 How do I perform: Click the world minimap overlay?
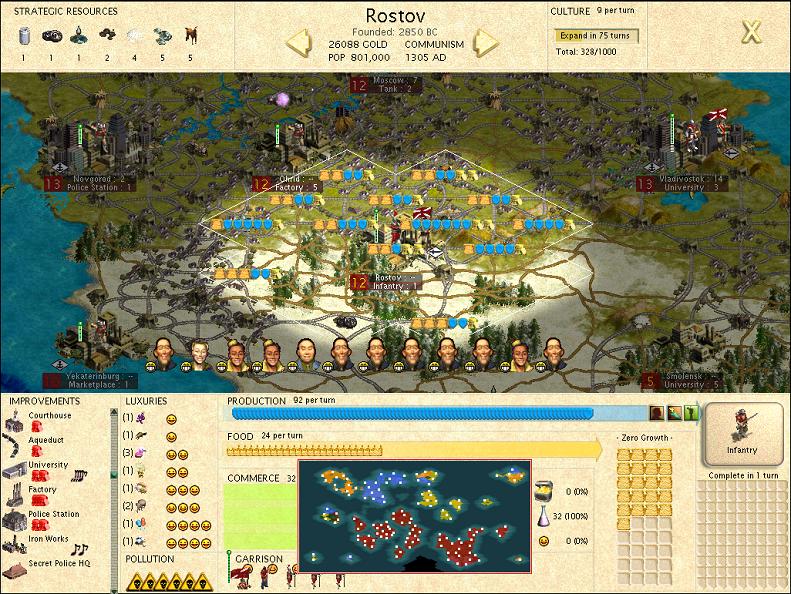(415, 514)
